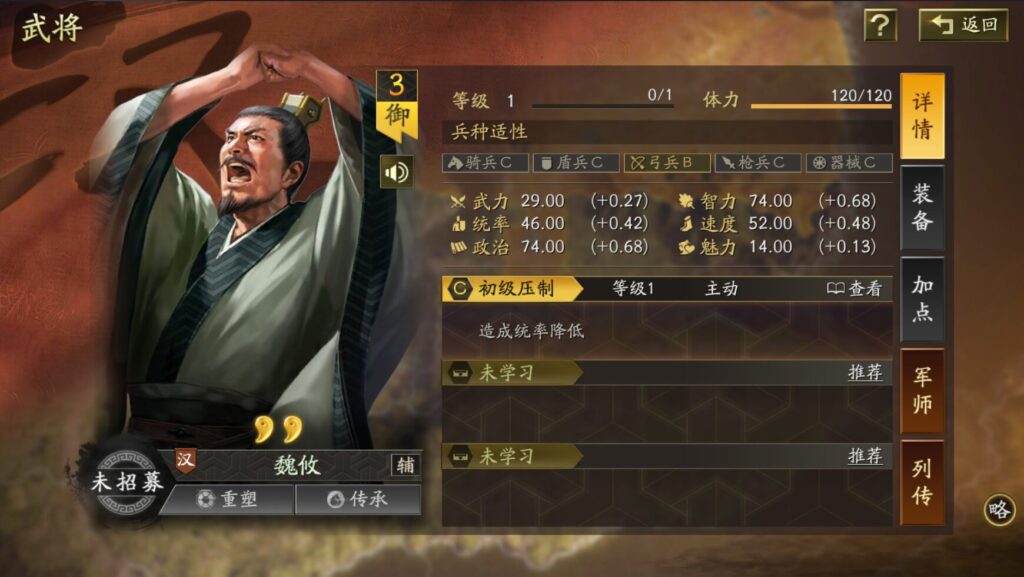1024x577 pixels.
Task: View the 列传 biography tab
Action: click(922, 482)
